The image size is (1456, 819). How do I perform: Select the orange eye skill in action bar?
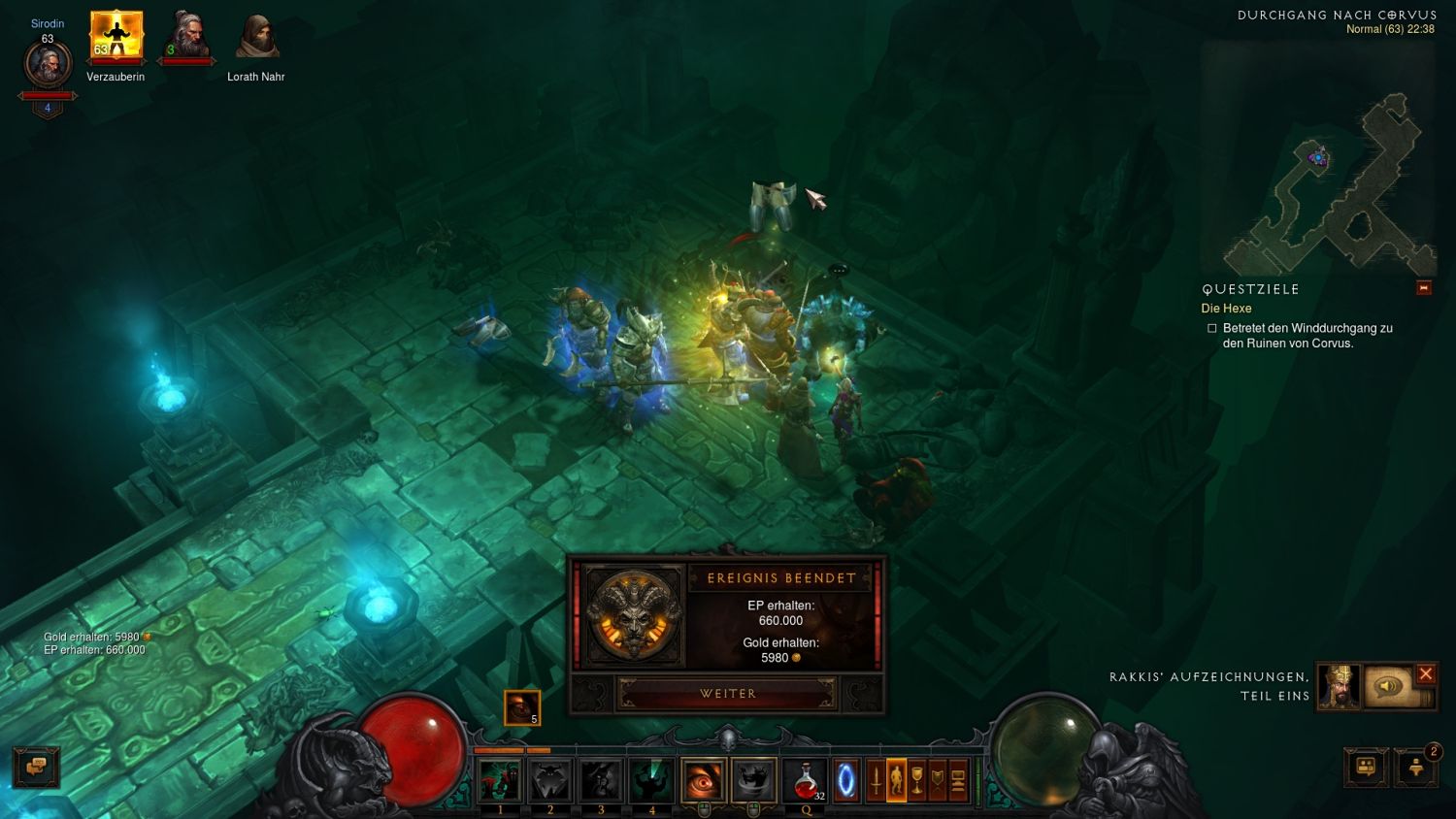point(703,780)
